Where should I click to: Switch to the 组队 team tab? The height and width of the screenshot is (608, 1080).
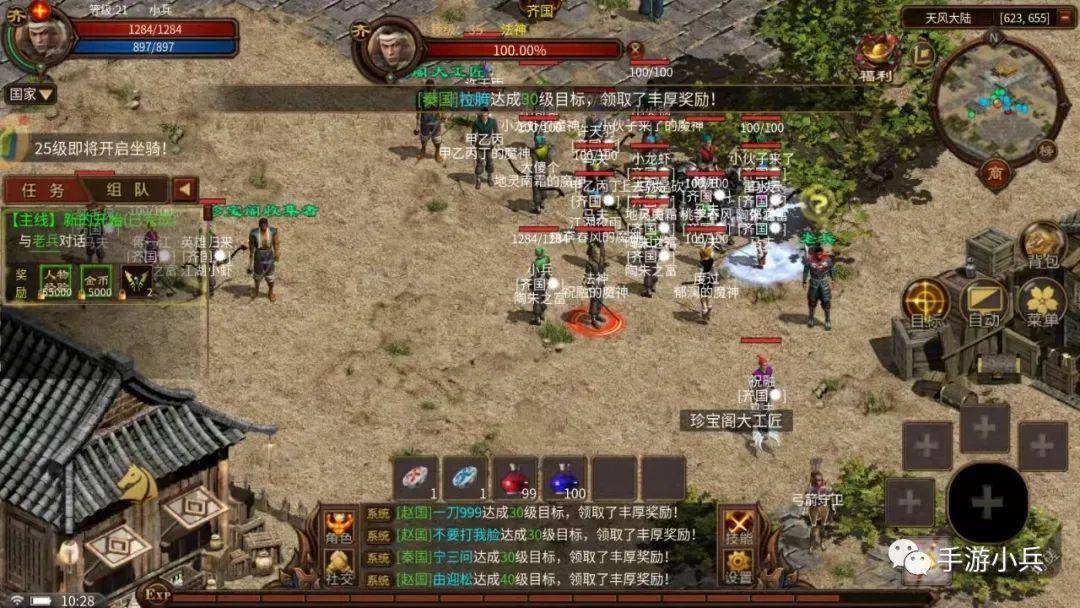click(x=127, y=190)
